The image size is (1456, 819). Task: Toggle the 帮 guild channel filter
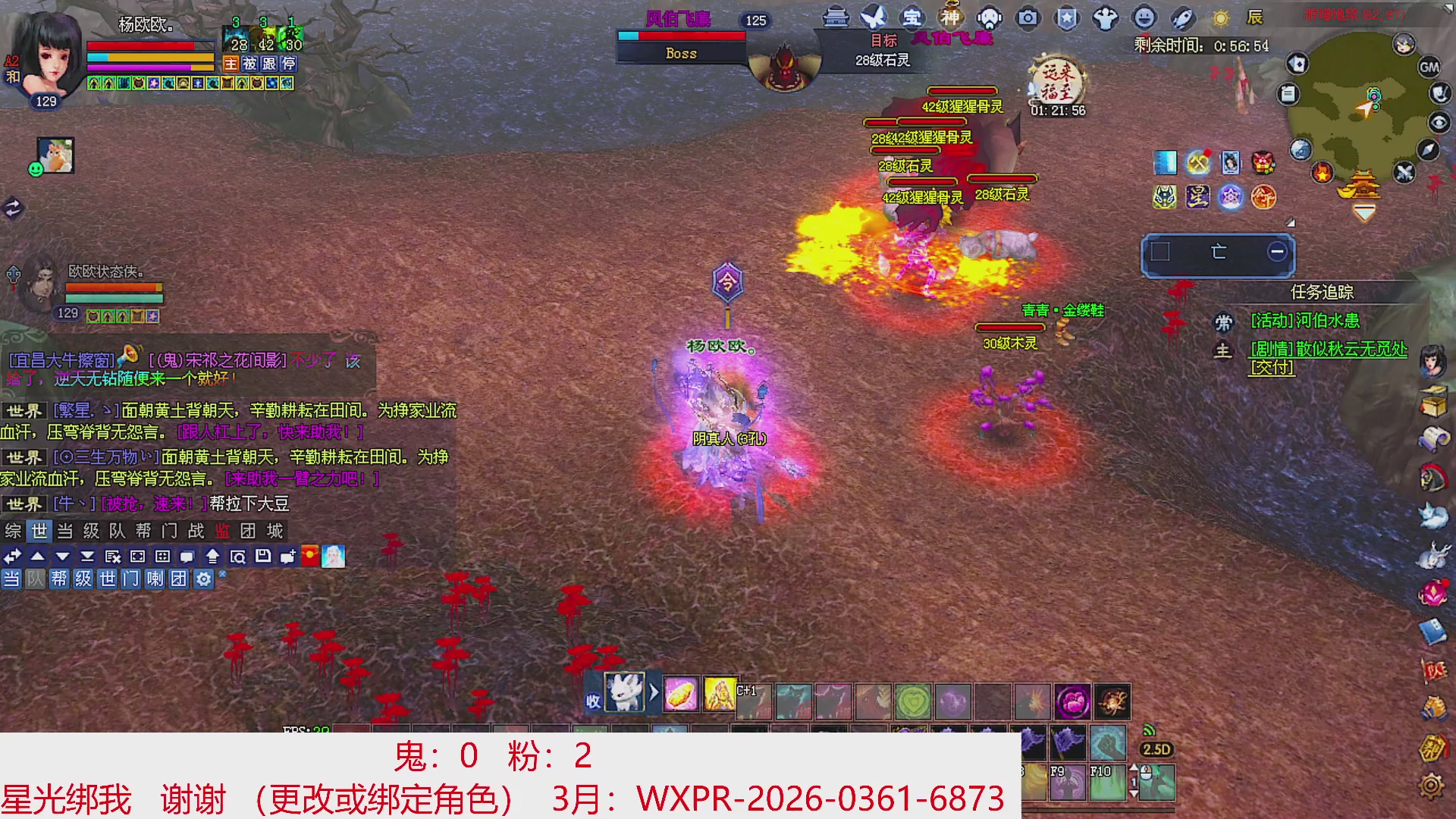point(58,580)
